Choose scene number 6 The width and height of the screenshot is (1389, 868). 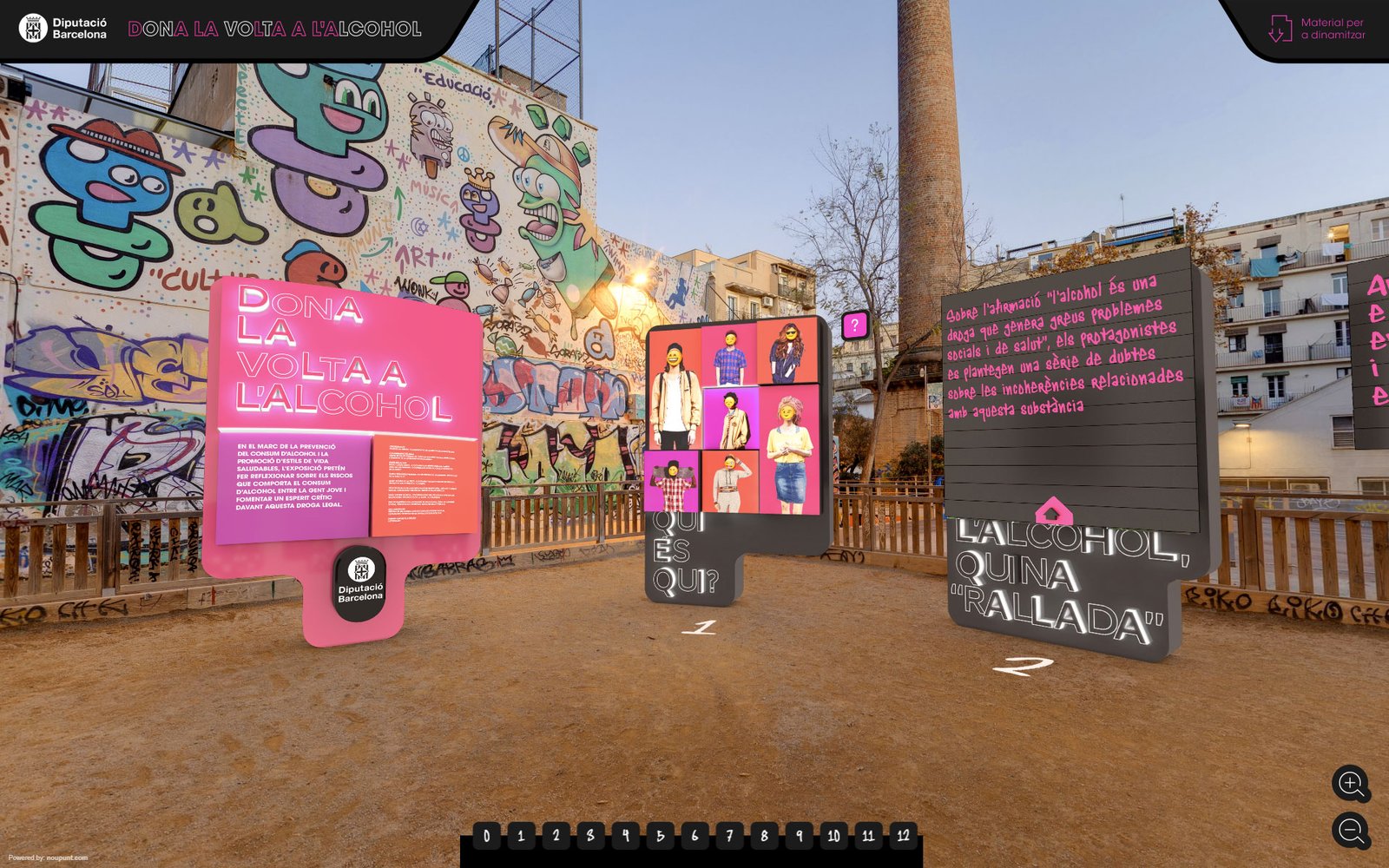pos(694,836)
